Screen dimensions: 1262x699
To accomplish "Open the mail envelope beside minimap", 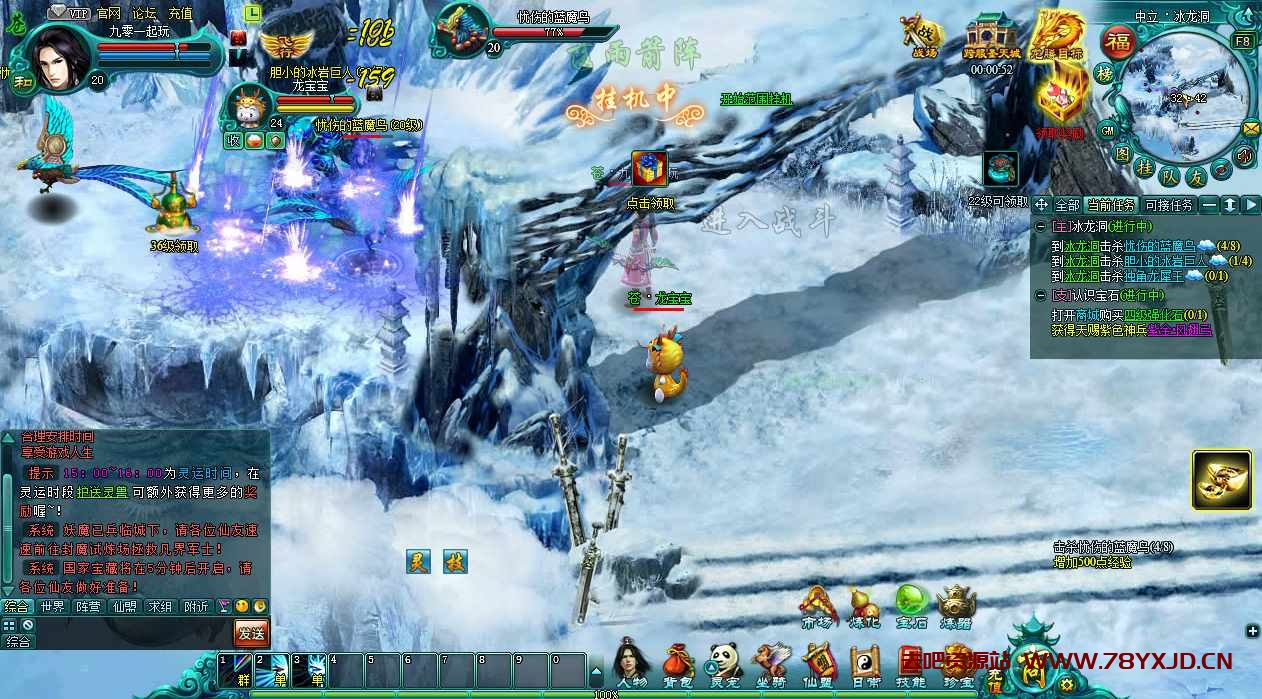I will [1251, 128].
